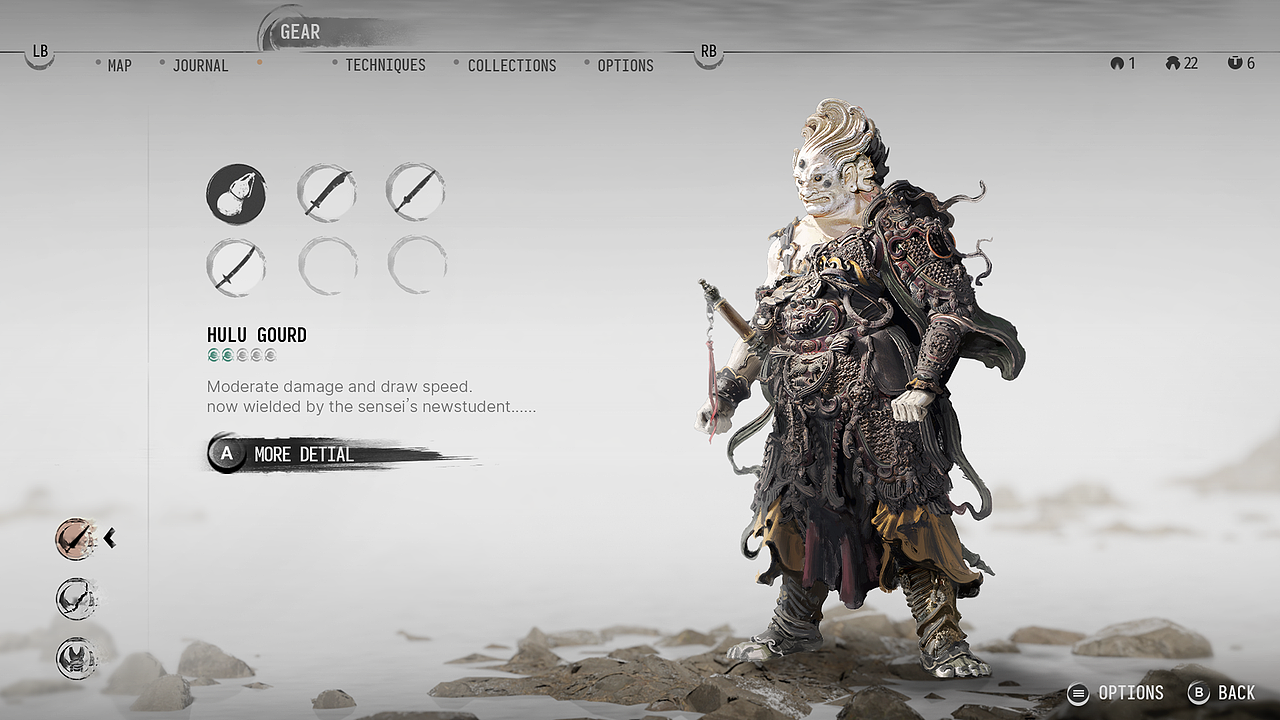
Task: Switch to the Map tab
Action: click(x=119, y=66)
